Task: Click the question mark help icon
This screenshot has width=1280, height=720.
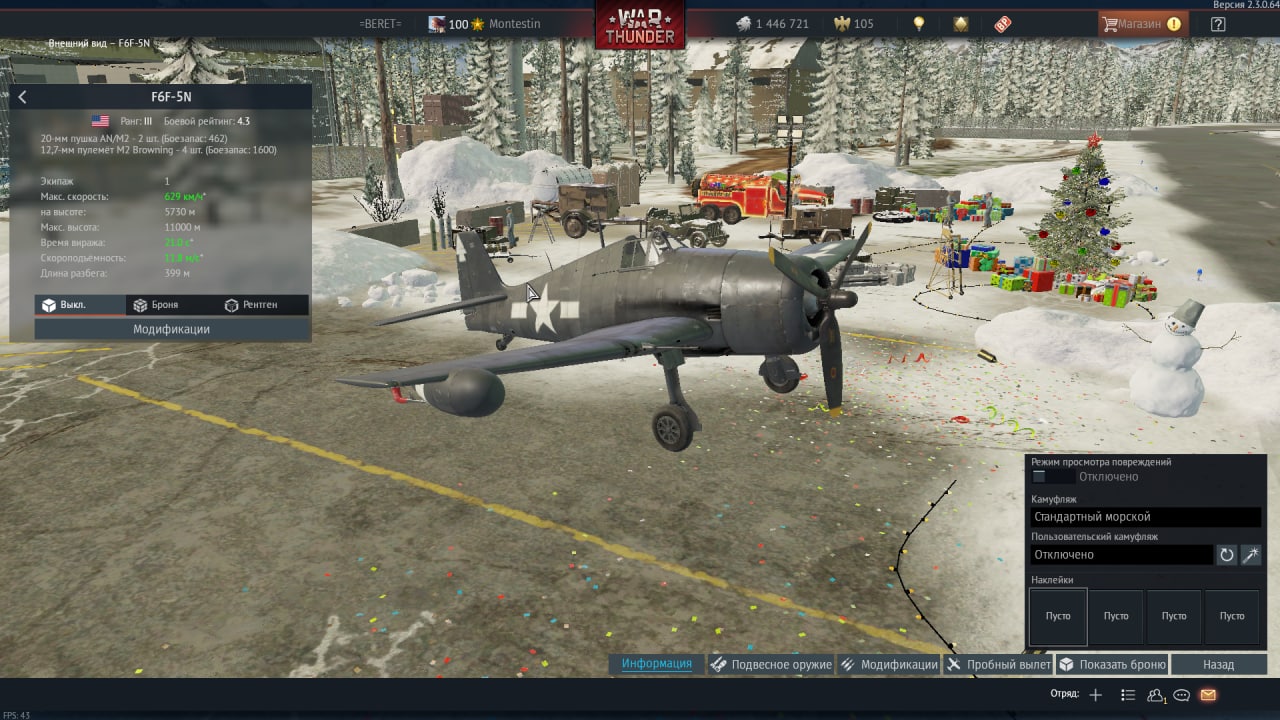Action: coord(1218,24)
